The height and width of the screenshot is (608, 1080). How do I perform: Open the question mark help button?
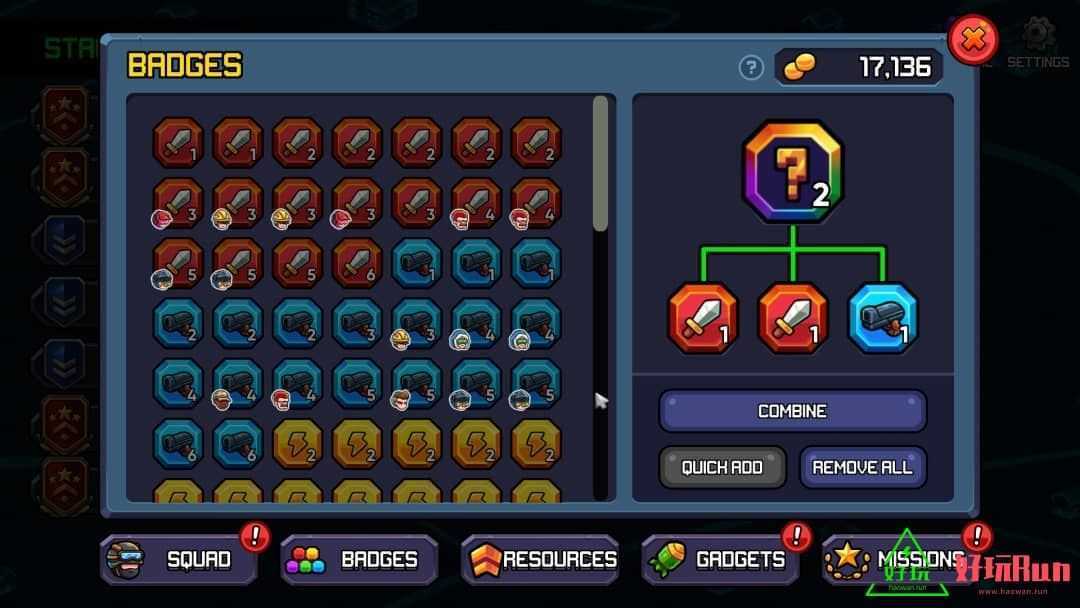[x=751, y=67]
